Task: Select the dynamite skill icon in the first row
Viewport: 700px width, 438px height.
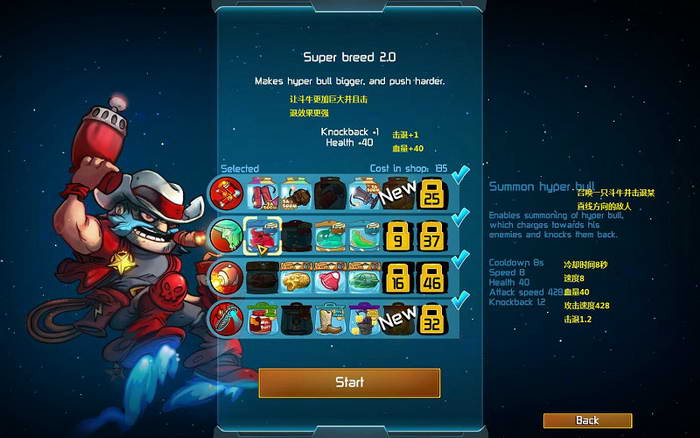Action: (x=226, y=193)
